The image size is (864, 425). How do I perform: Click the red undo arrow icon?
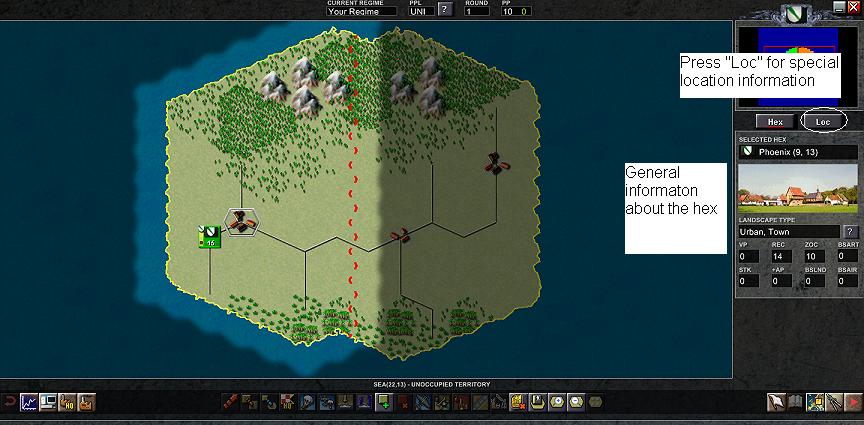[9, 403]
